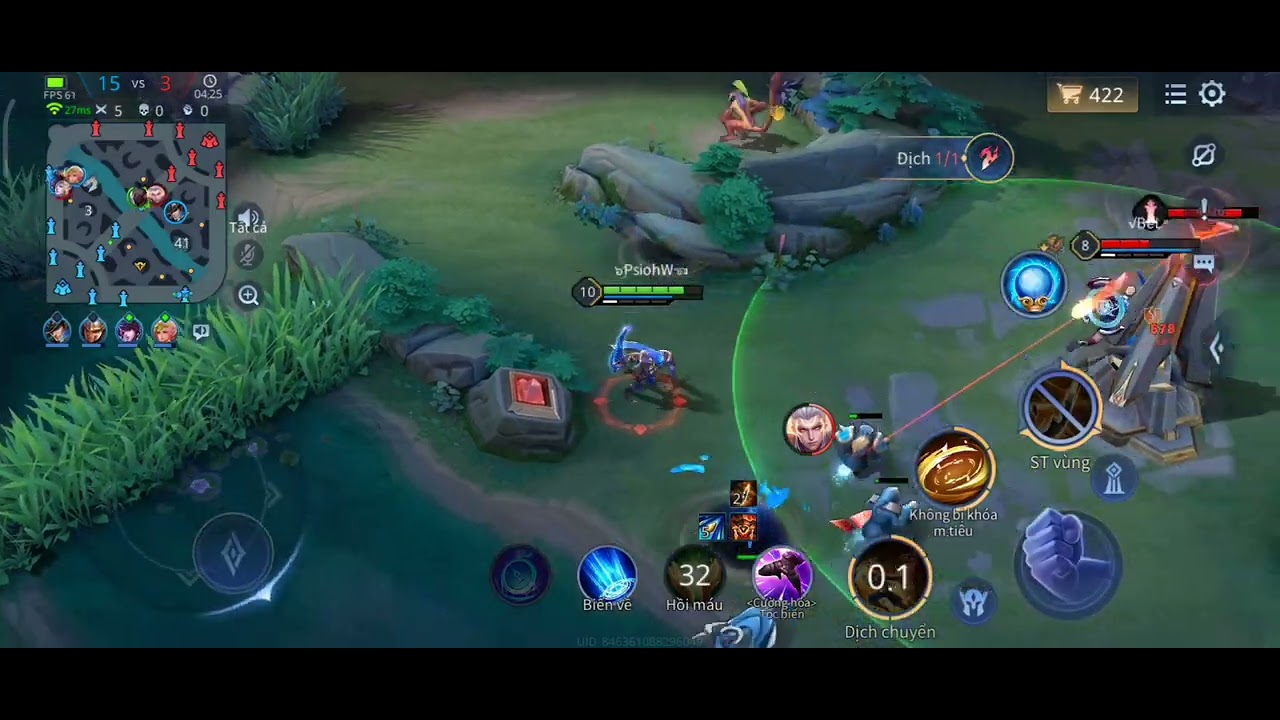This screenshot has width=1280, height=720.
Task: Activate the Hồi máu heal spell
Action: click(694, 577)
